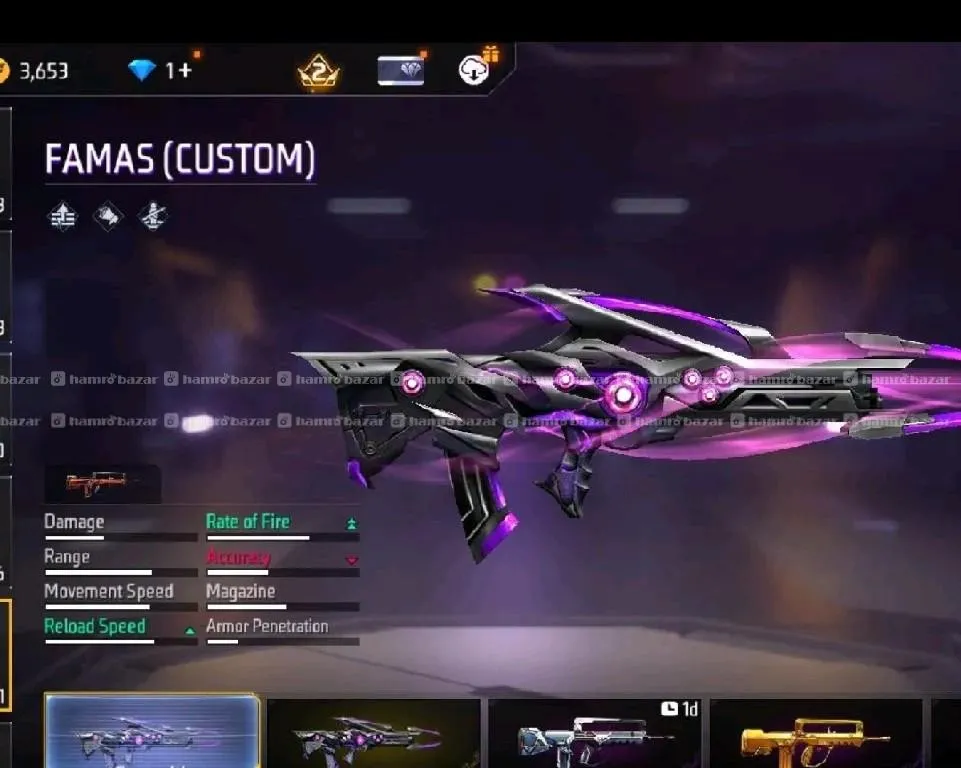Show the first weapon attribute icon under title

pos(63,216)
